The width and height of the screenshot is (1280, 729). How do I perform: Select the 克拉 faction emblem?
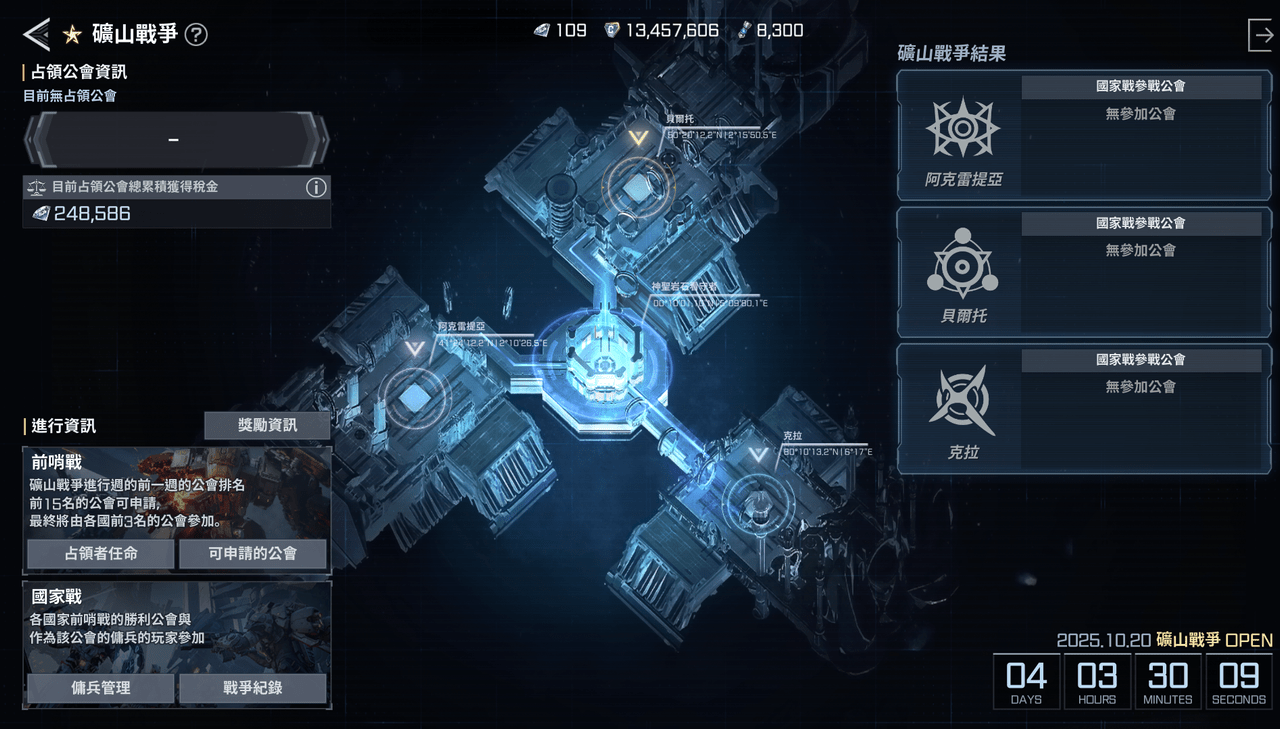click(961, 402)
